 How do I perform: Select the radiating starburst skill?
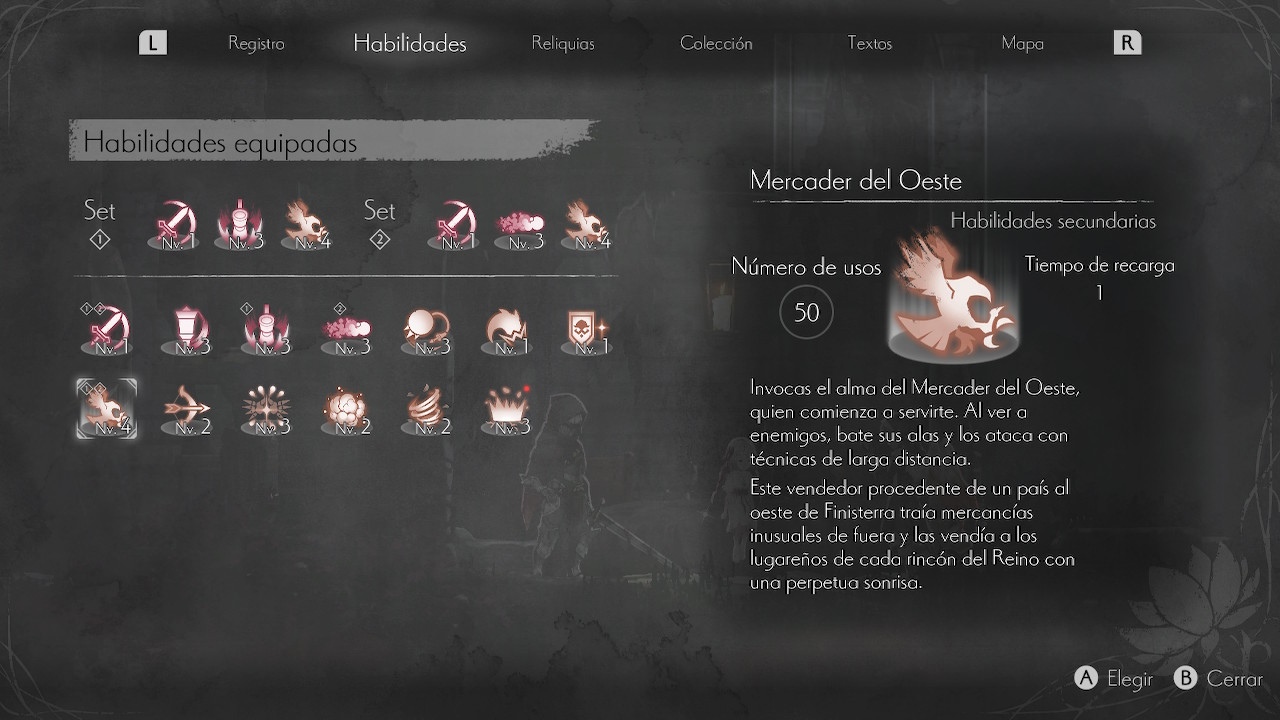(267, 410)
